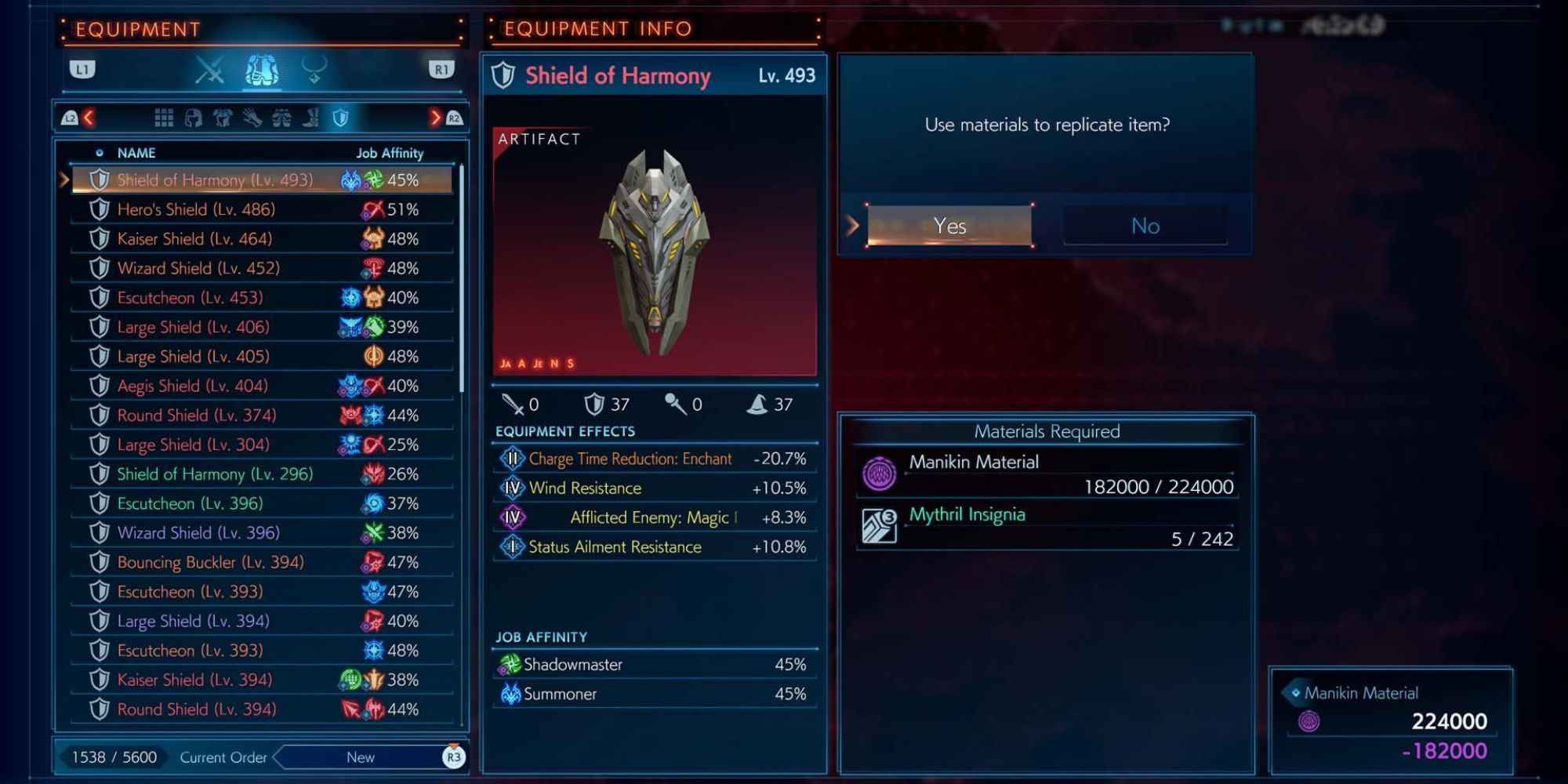Show all items with the grid filter
The height and width of the screenshot is (784, 1568).
tap(164, 118)
